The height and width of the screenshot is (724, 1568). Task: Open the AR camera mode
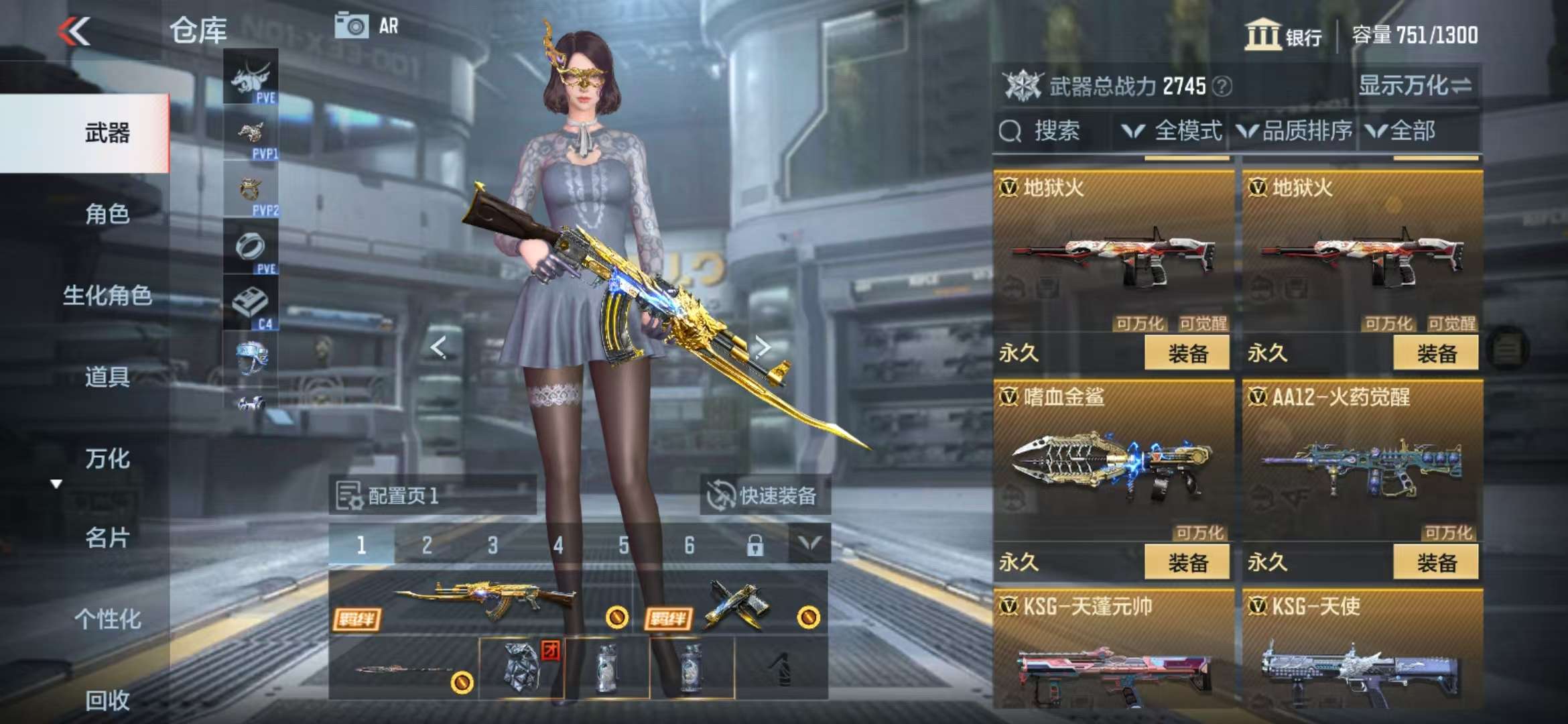[x=367, y=26]
